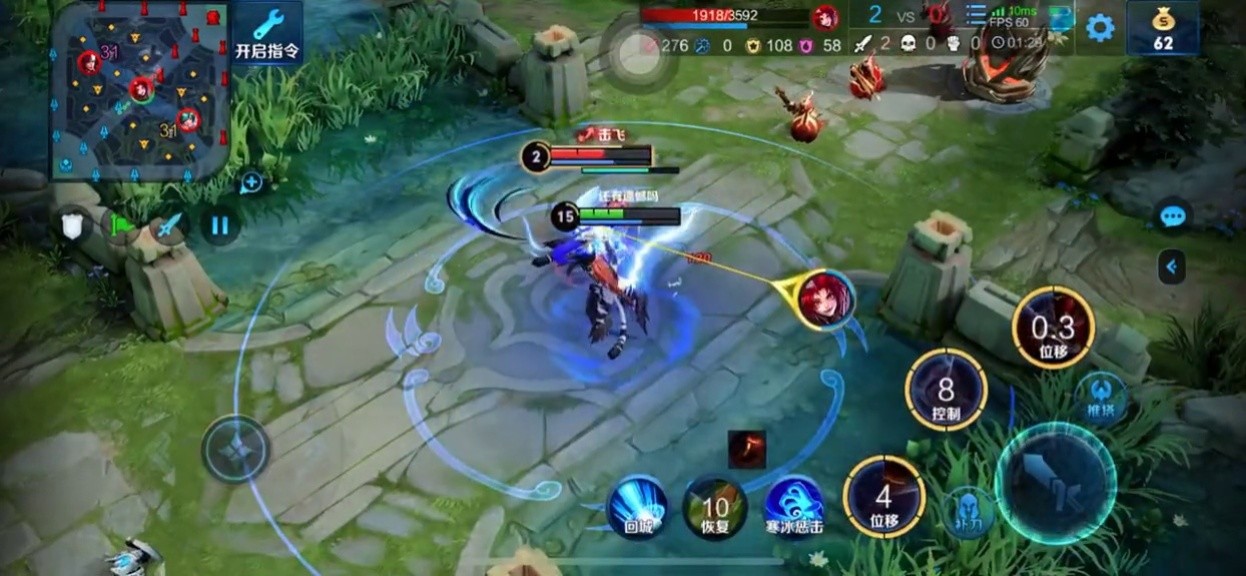
Task: Open the chat bubble
Action: coord(1172,215)
